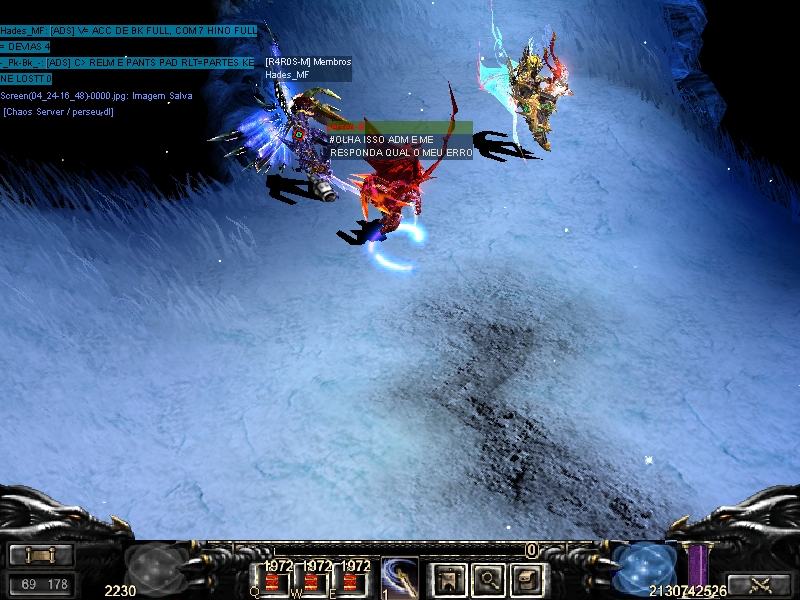Viewport: 800px width, 600px height.
Task: Click the scroll button above coordinates
Action: tap(41, 555)
